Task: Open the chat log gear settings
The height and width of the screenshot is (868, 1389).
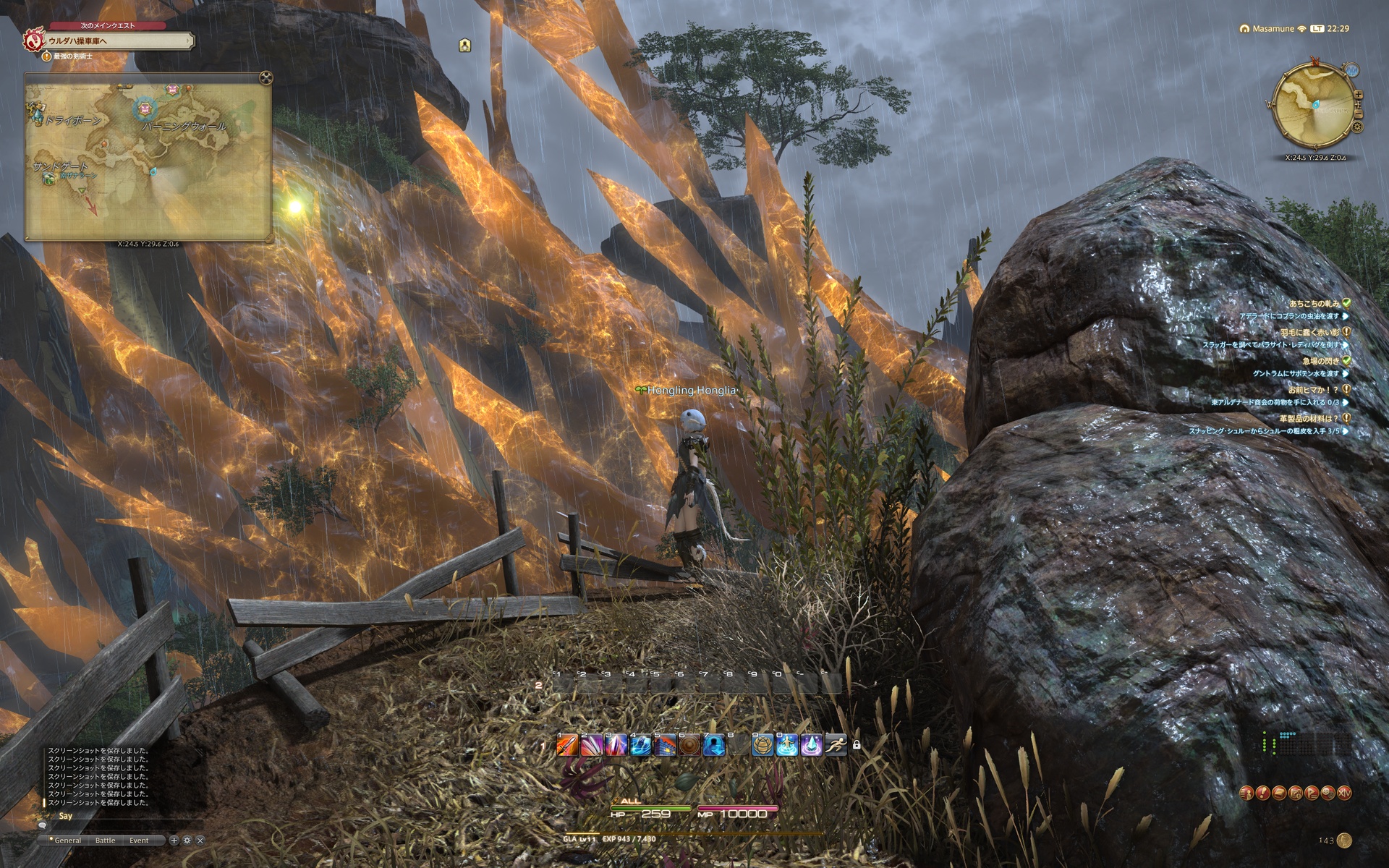Action: (x=187, y=841)
